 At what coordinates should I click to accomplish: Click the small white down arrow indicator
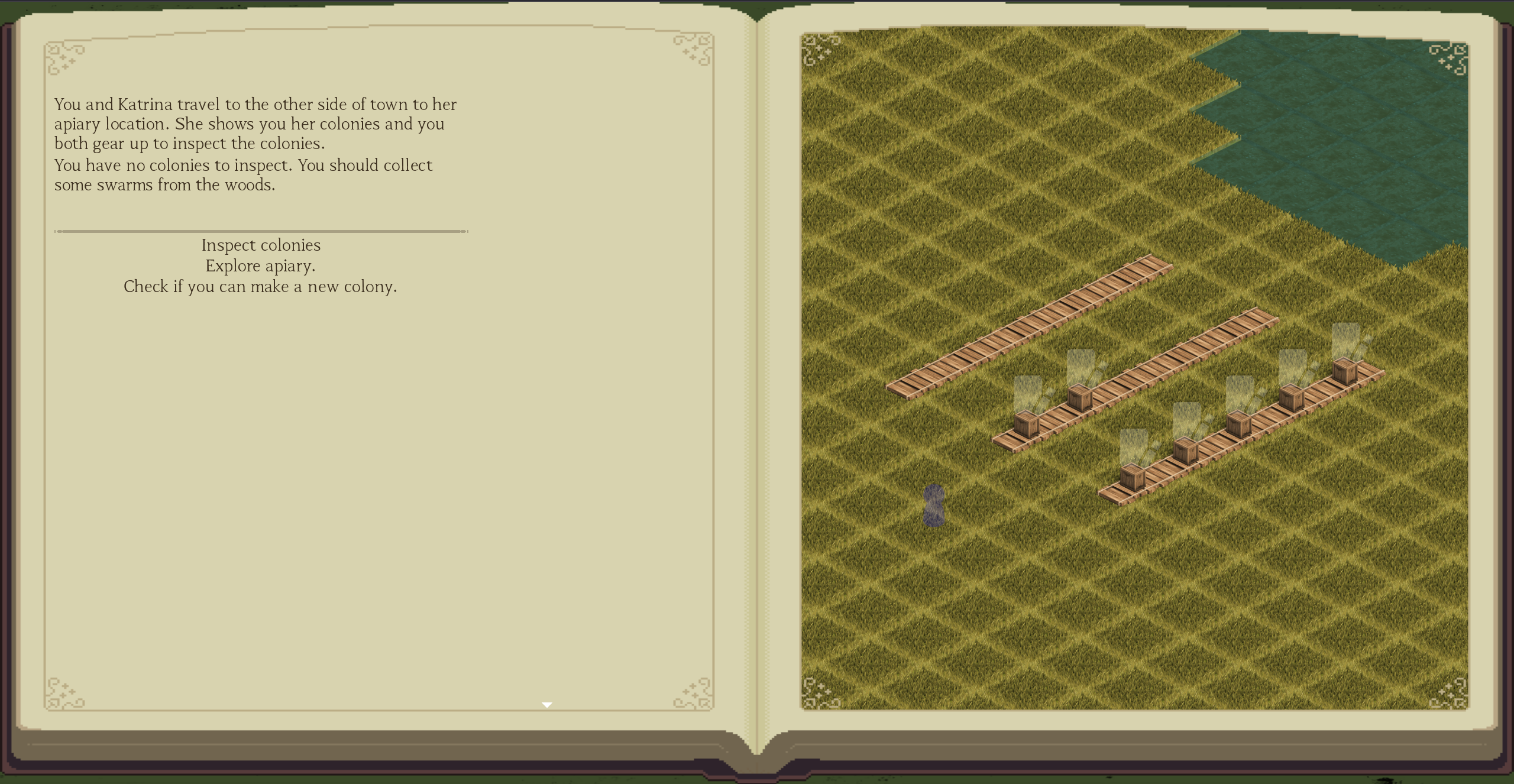point(547,705)
